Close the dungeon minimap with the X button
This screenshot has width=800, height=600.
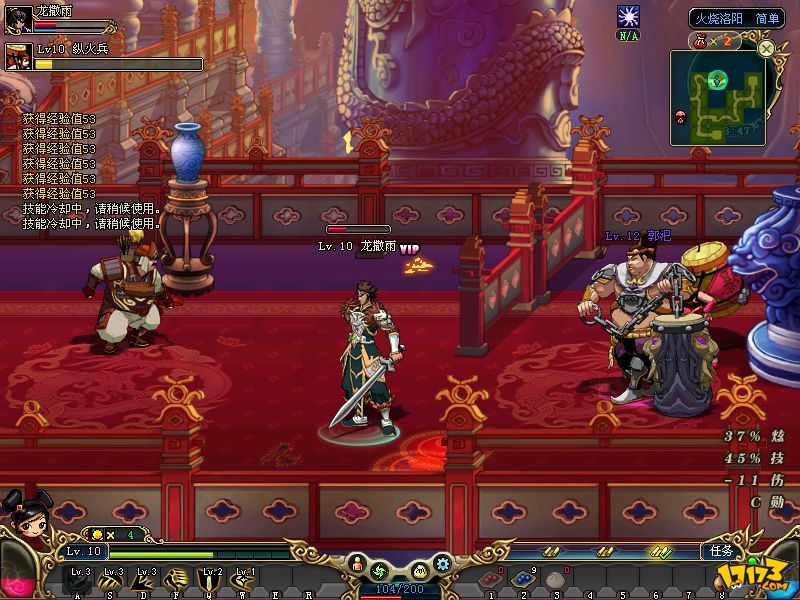[x=766, y=47]
